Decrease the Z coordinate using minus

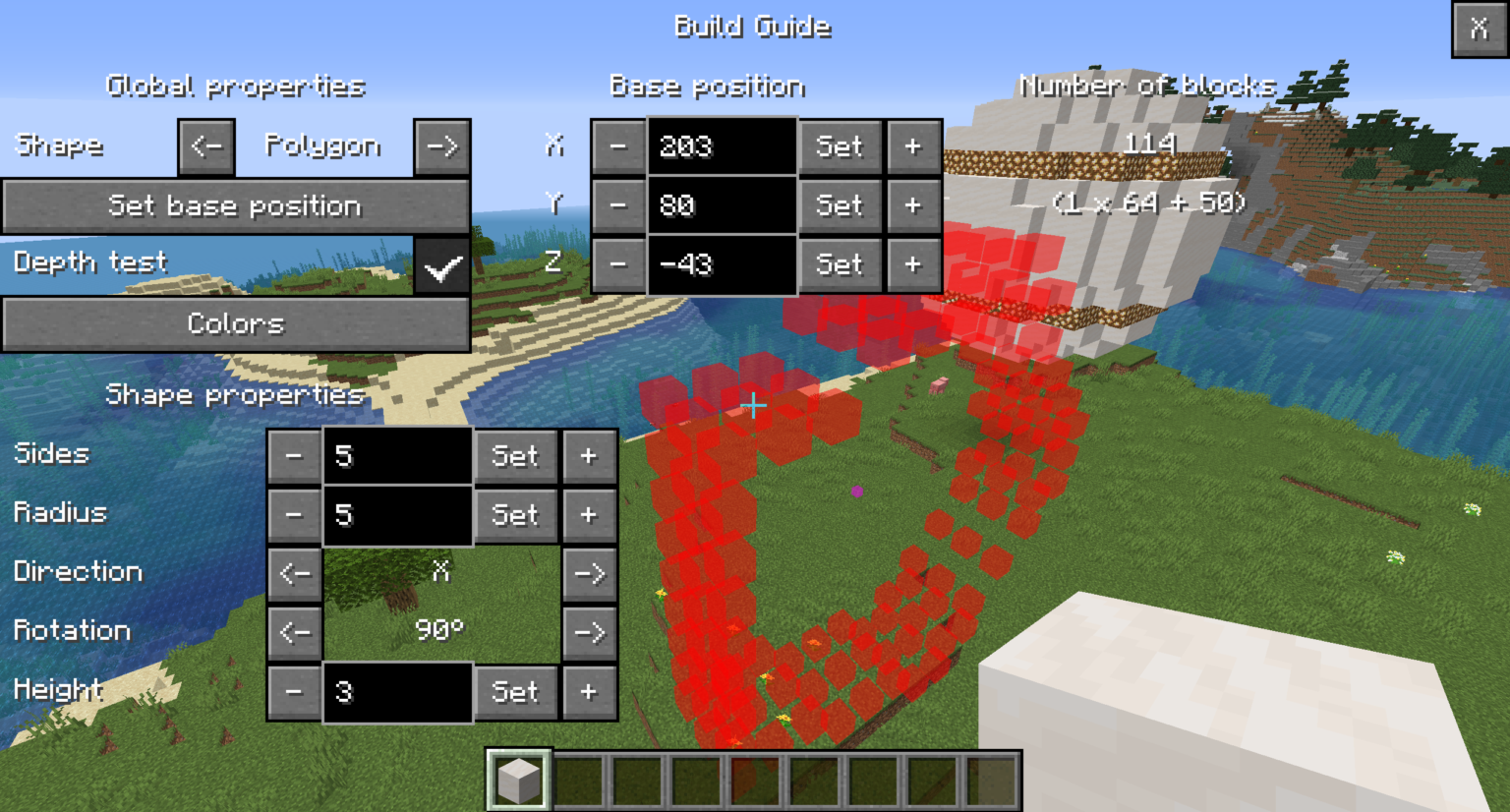click(619, 264)
